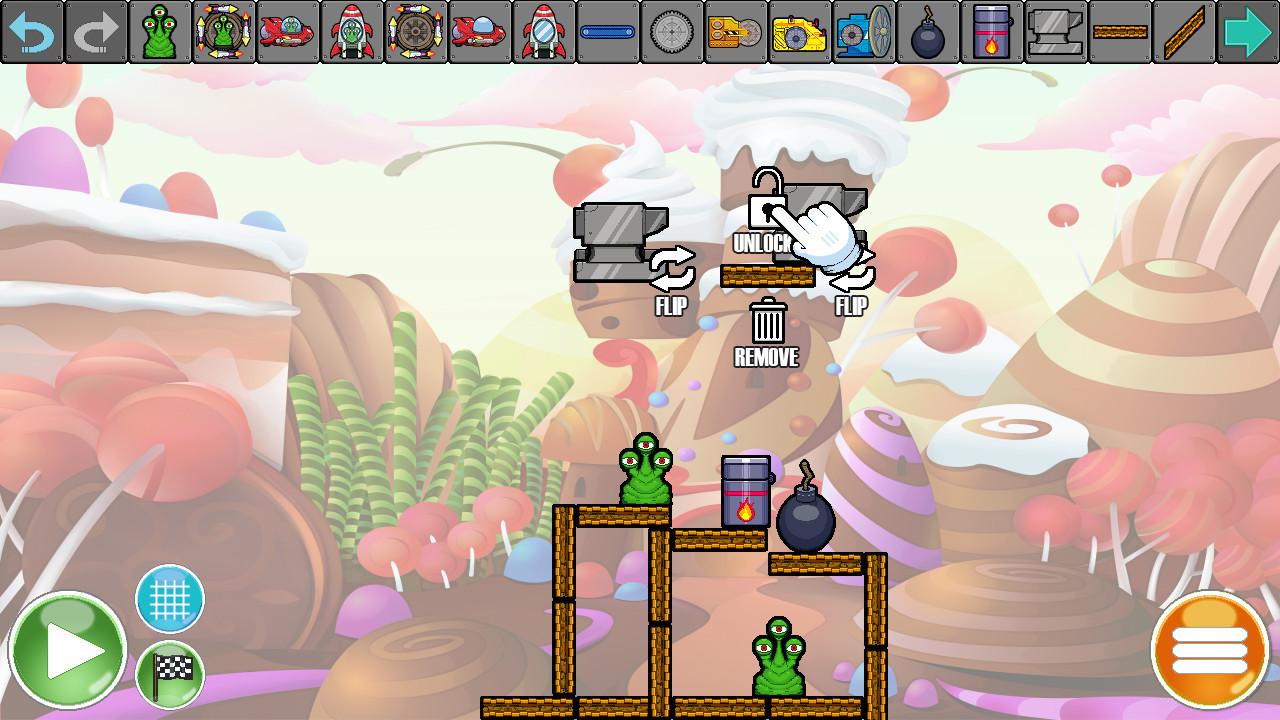Image resolution: width=1280 pixels, height=720 pixels.
Task: Toggle the grid overlay
Action: point(168,600)
